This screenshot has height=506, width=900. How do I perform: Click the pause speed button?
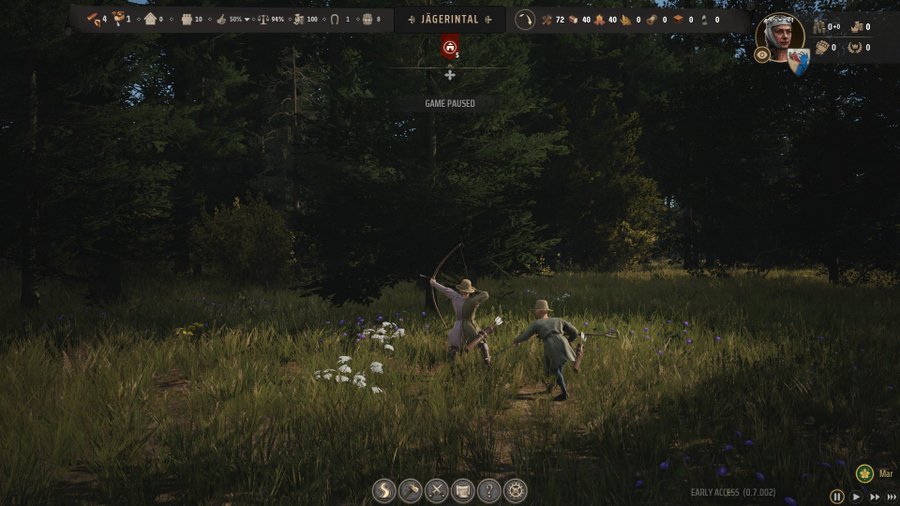pyautogui.click(x=837, y=496)
